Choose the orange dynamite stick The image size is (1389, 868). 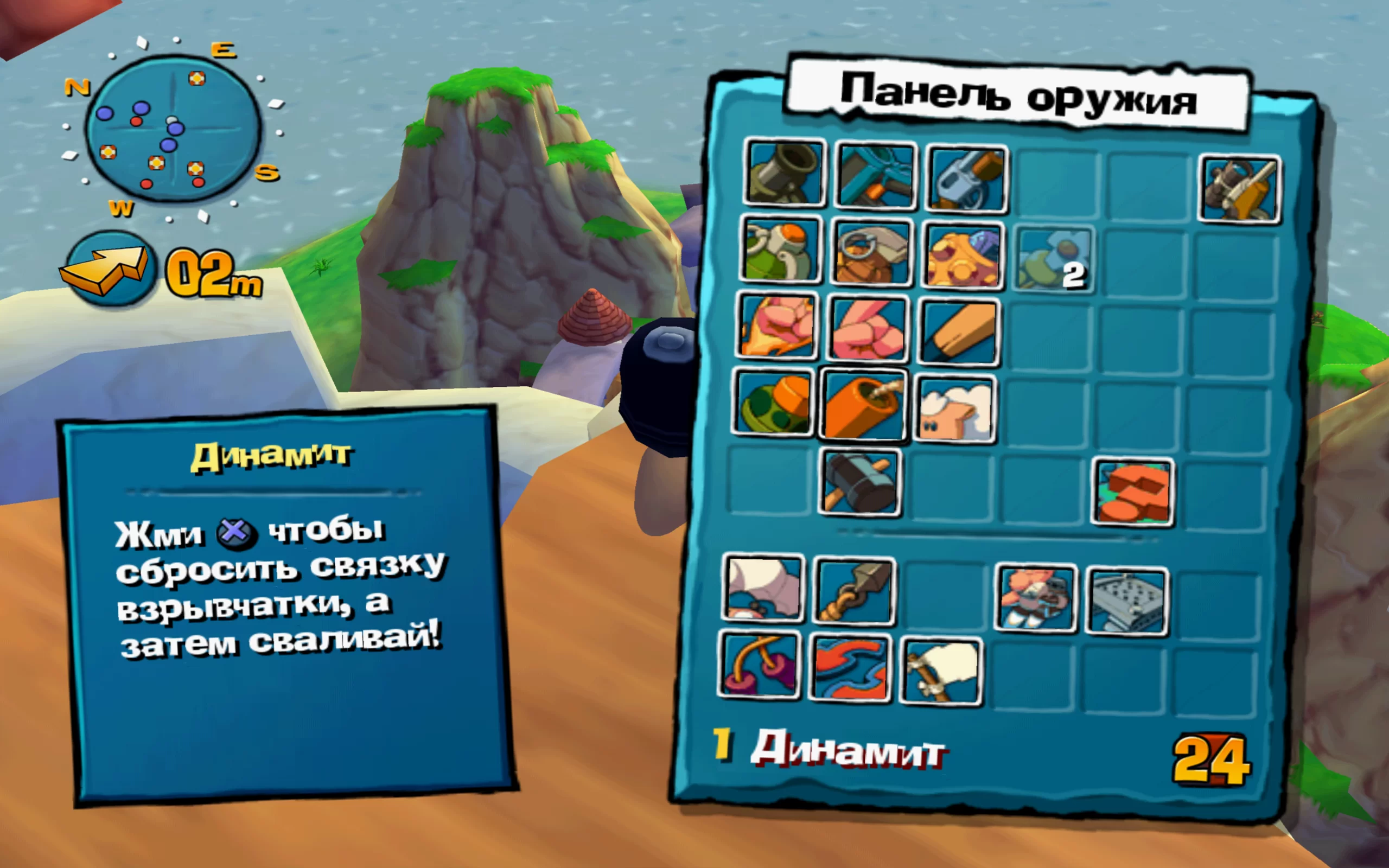(864, 405)
